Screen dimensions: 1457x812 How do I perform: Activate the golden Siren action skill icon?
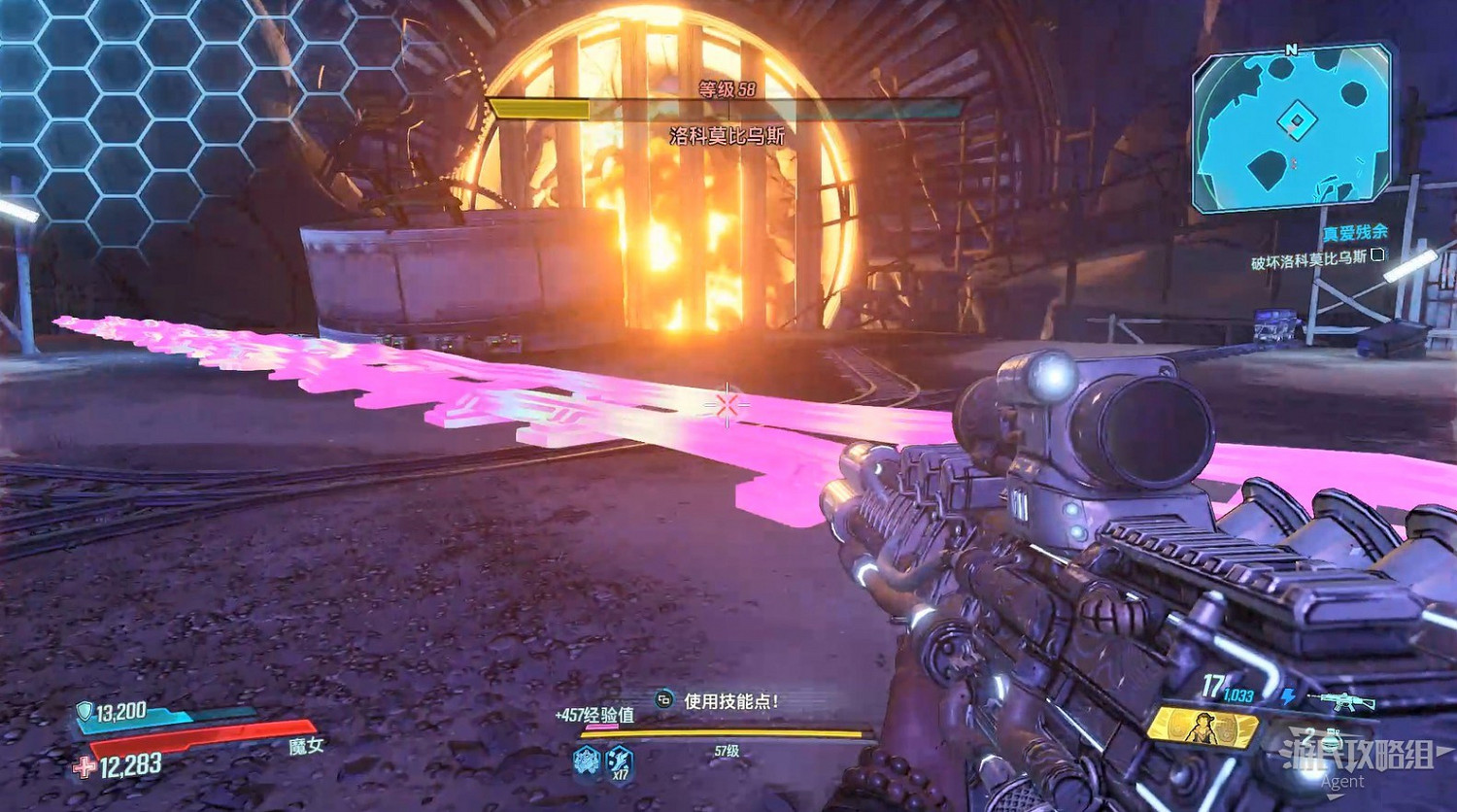pos(1203,727)
